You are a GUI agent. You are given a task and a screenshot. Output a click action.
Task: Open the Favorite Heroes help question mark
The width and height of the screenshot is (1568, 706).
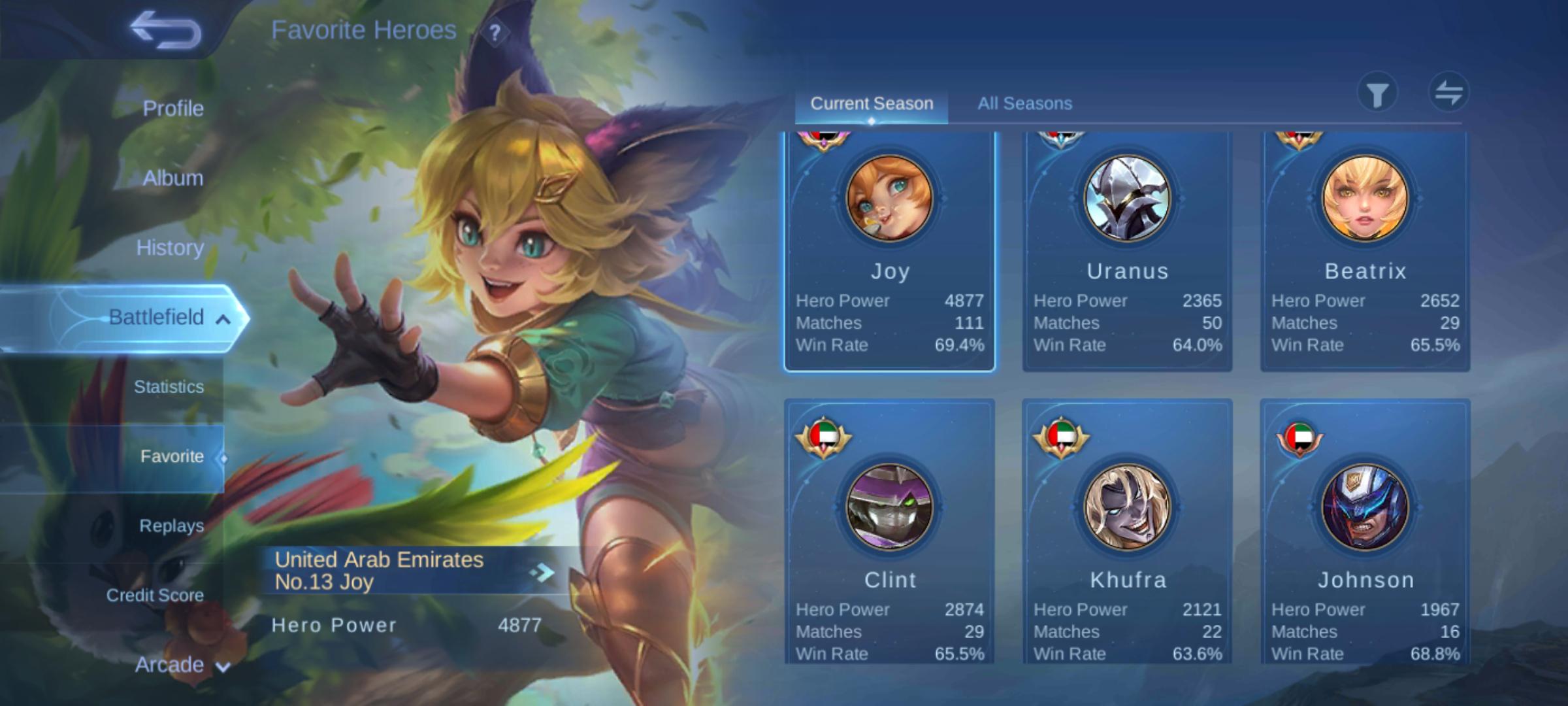tap(495, 33)
